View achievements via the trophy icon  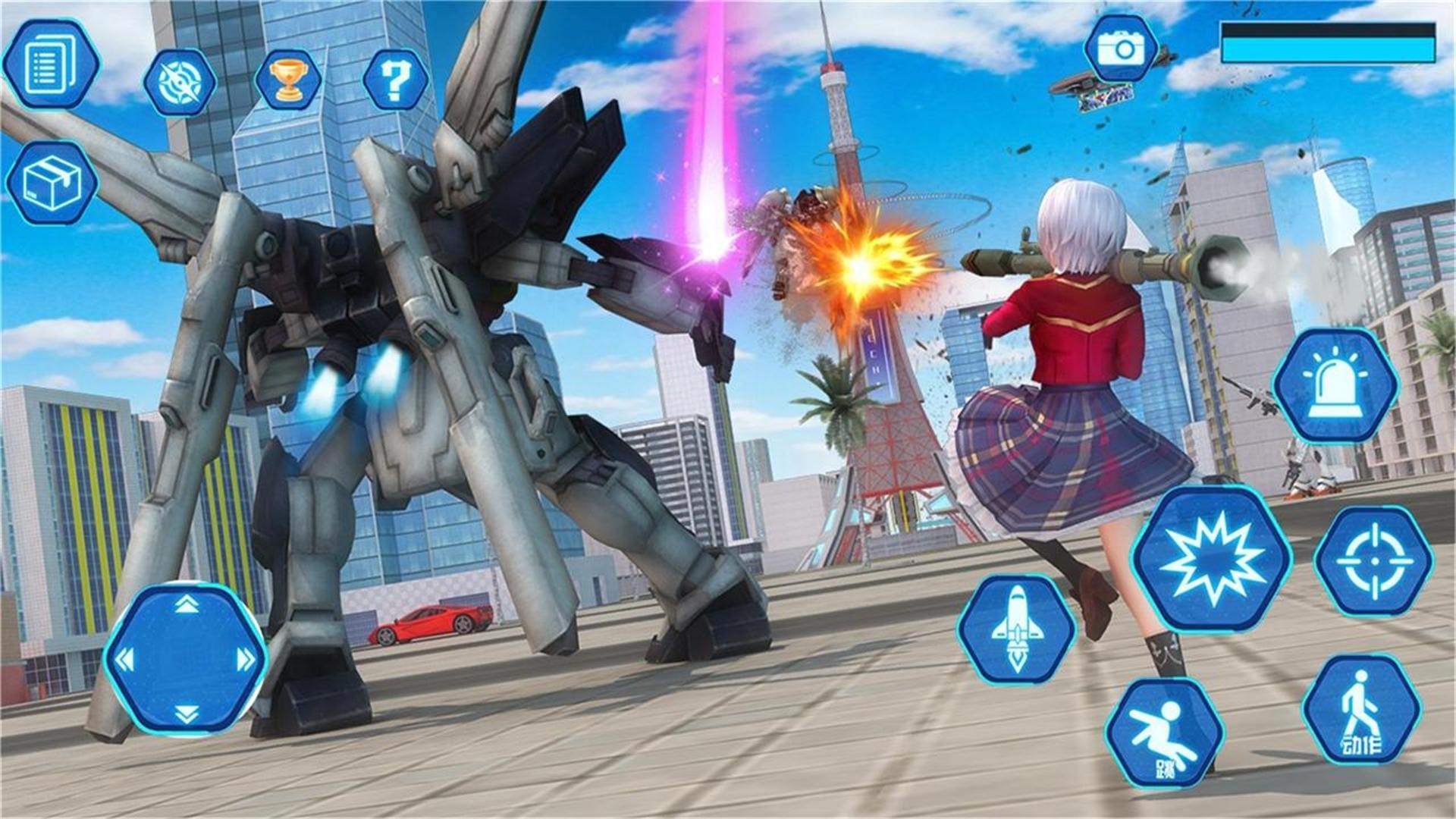point(288,78)
